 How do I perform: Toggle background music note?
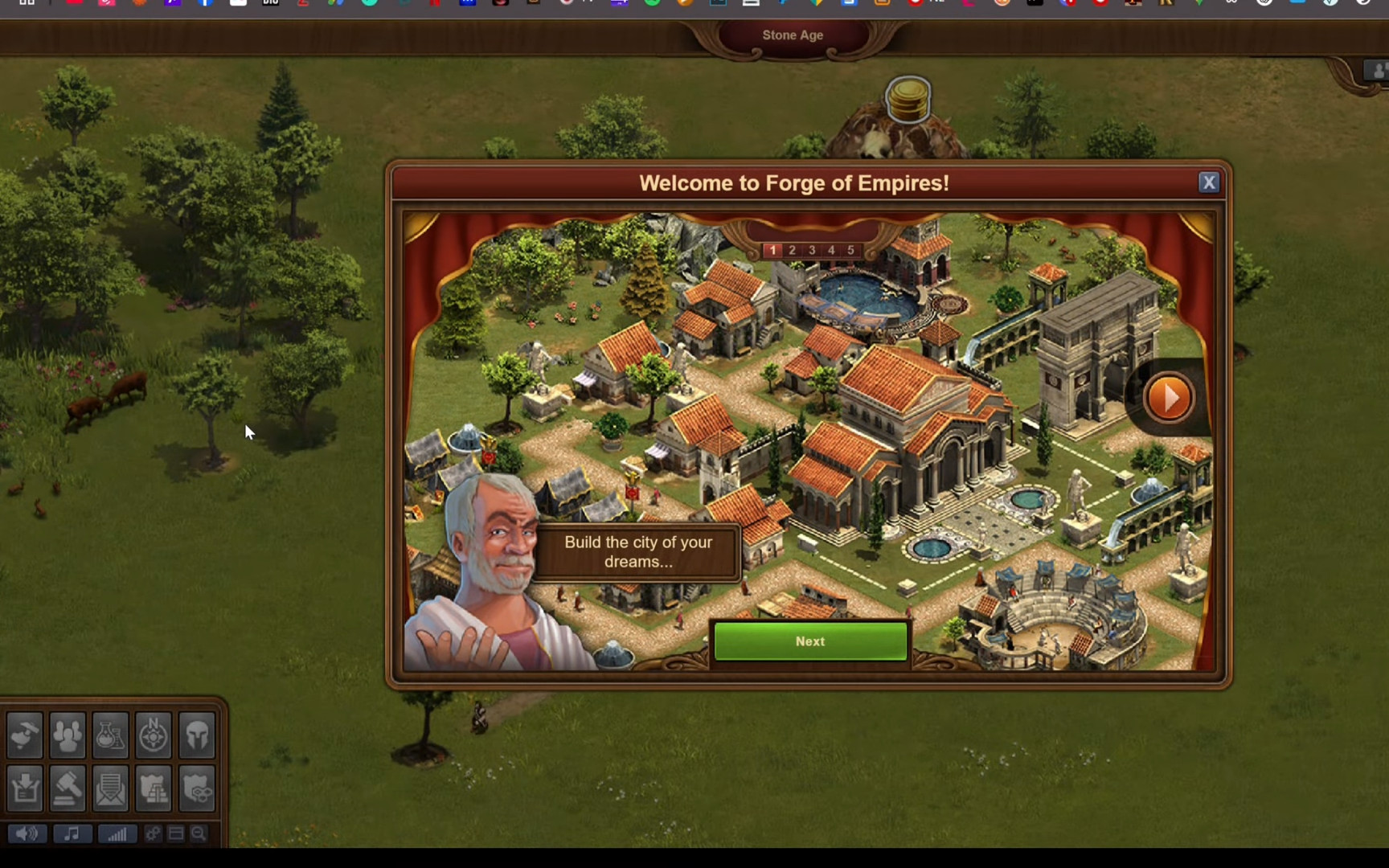(x=72, y=834)
